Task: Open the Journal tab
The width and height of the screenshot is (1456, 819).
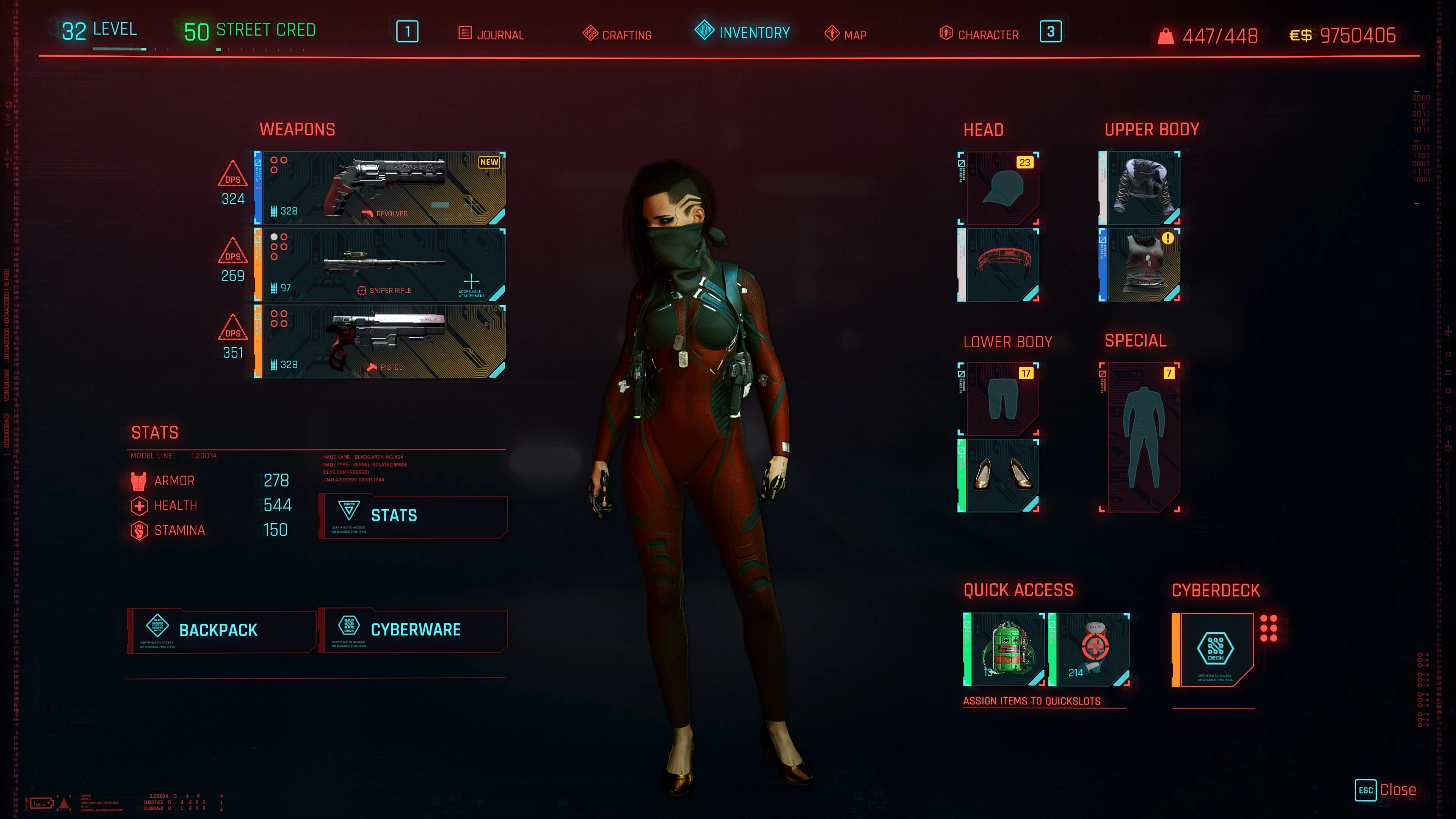Action: coord(491,35)
